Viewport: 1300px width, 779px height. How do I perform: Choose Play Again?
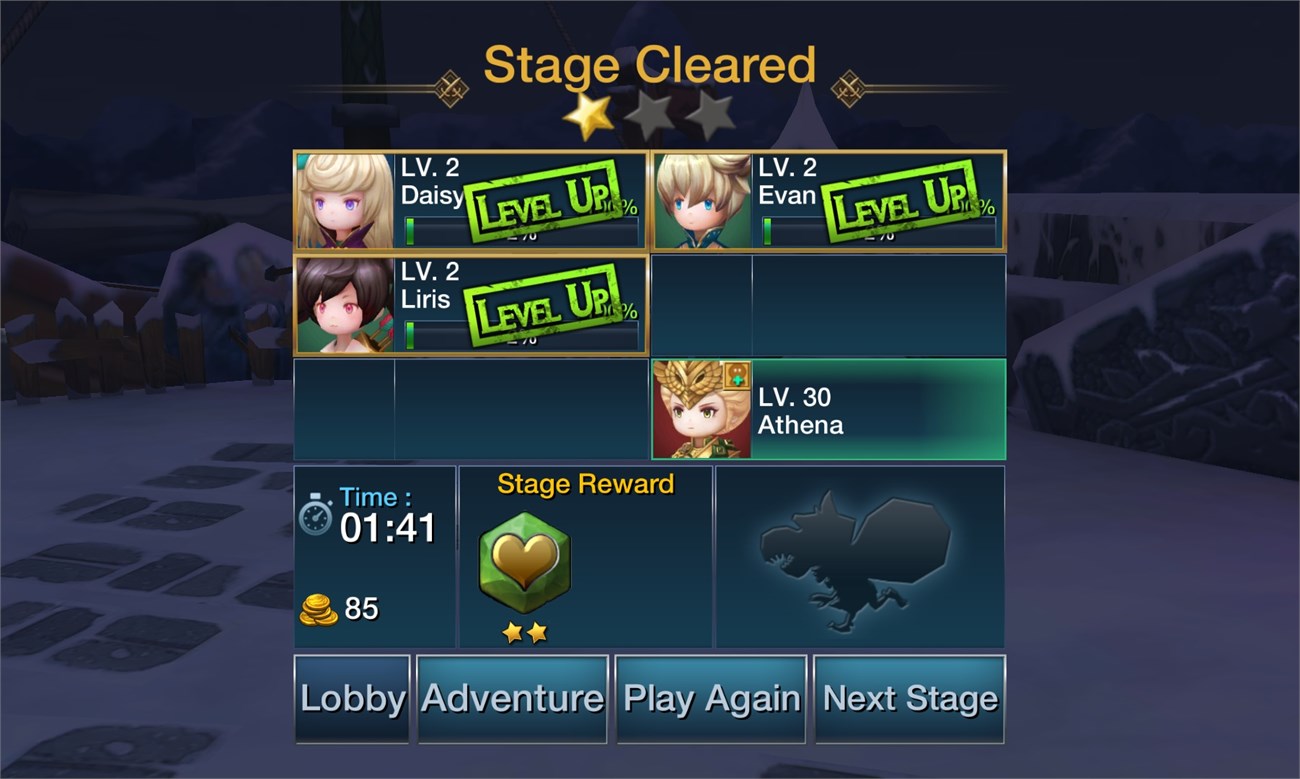(x=711, y=699)
